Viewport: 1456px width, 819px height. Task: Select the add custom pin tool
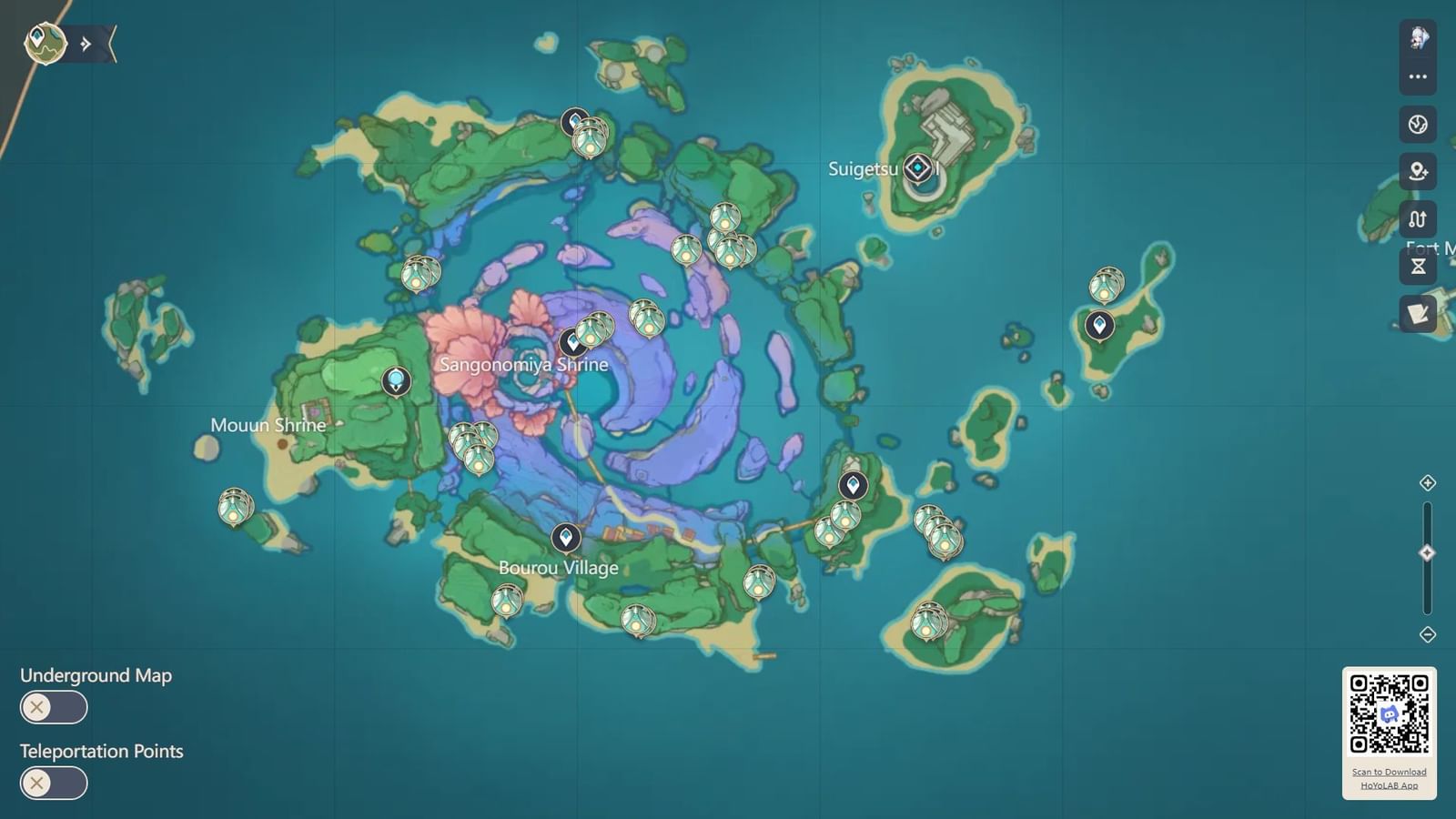point(1417,172)
